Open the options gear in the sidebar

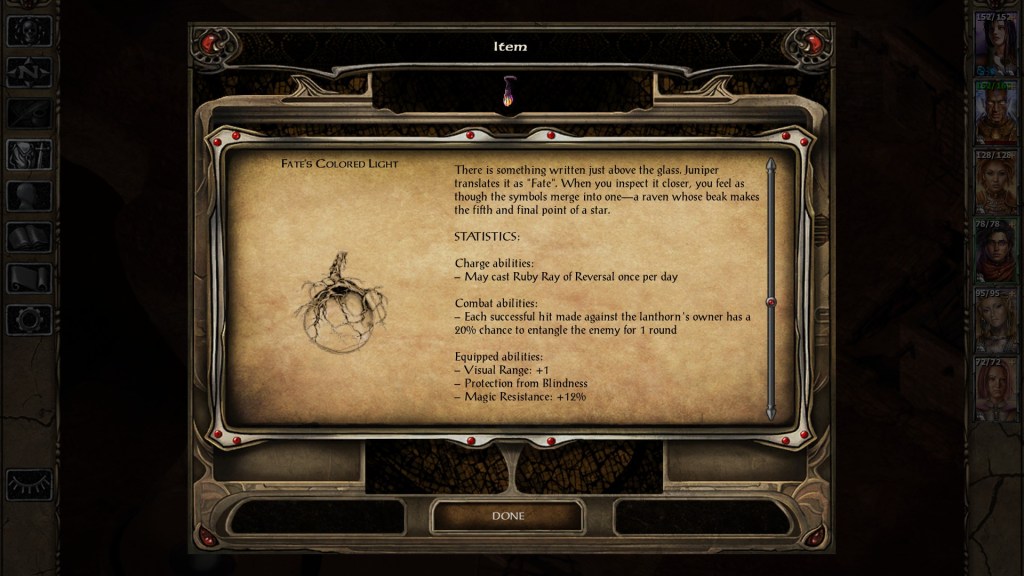pyautogui.click(x=29, y=319)
